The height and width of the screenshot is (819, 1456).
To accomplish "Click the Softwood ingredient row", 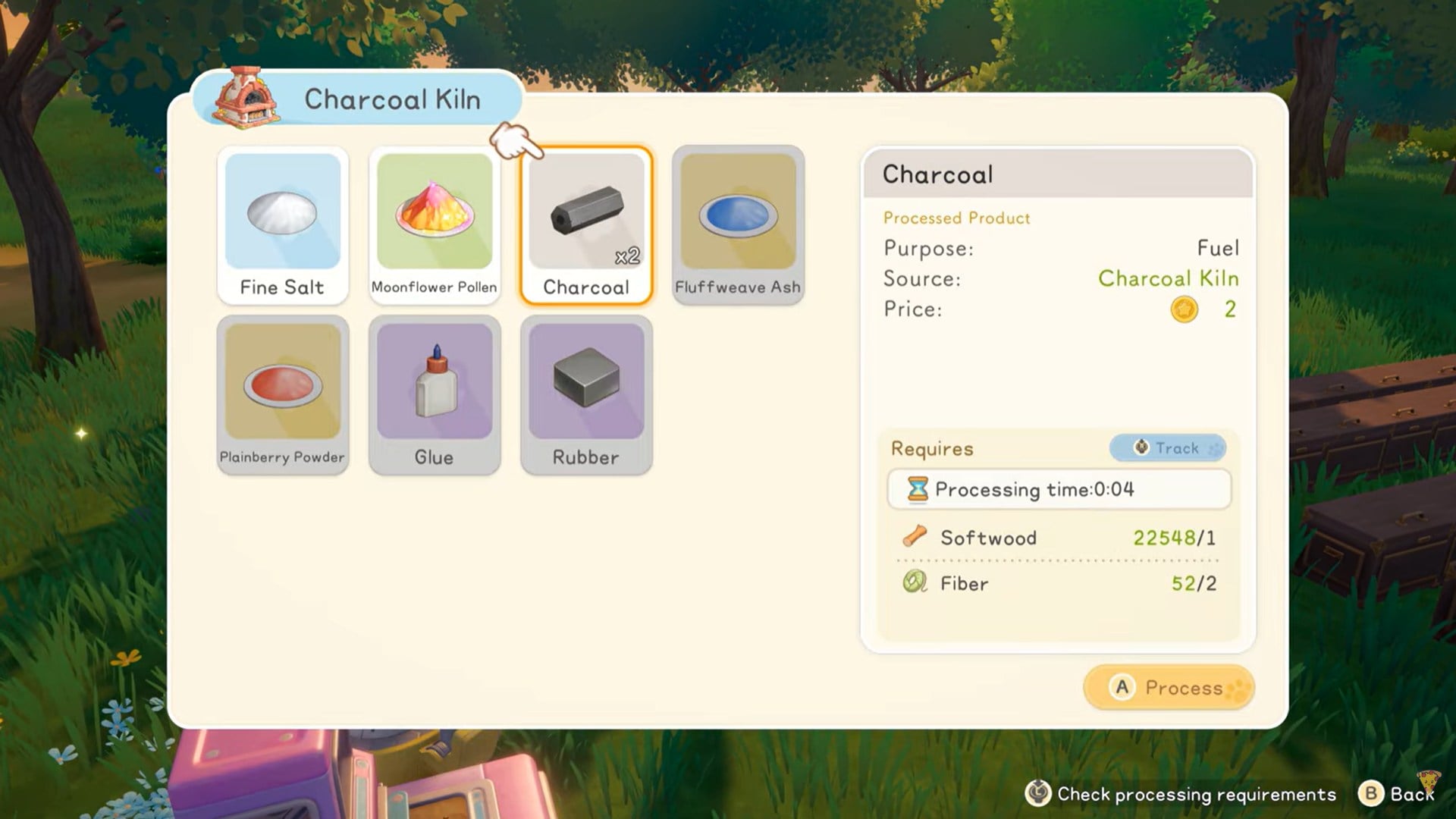I will [x=1059, y=538].
